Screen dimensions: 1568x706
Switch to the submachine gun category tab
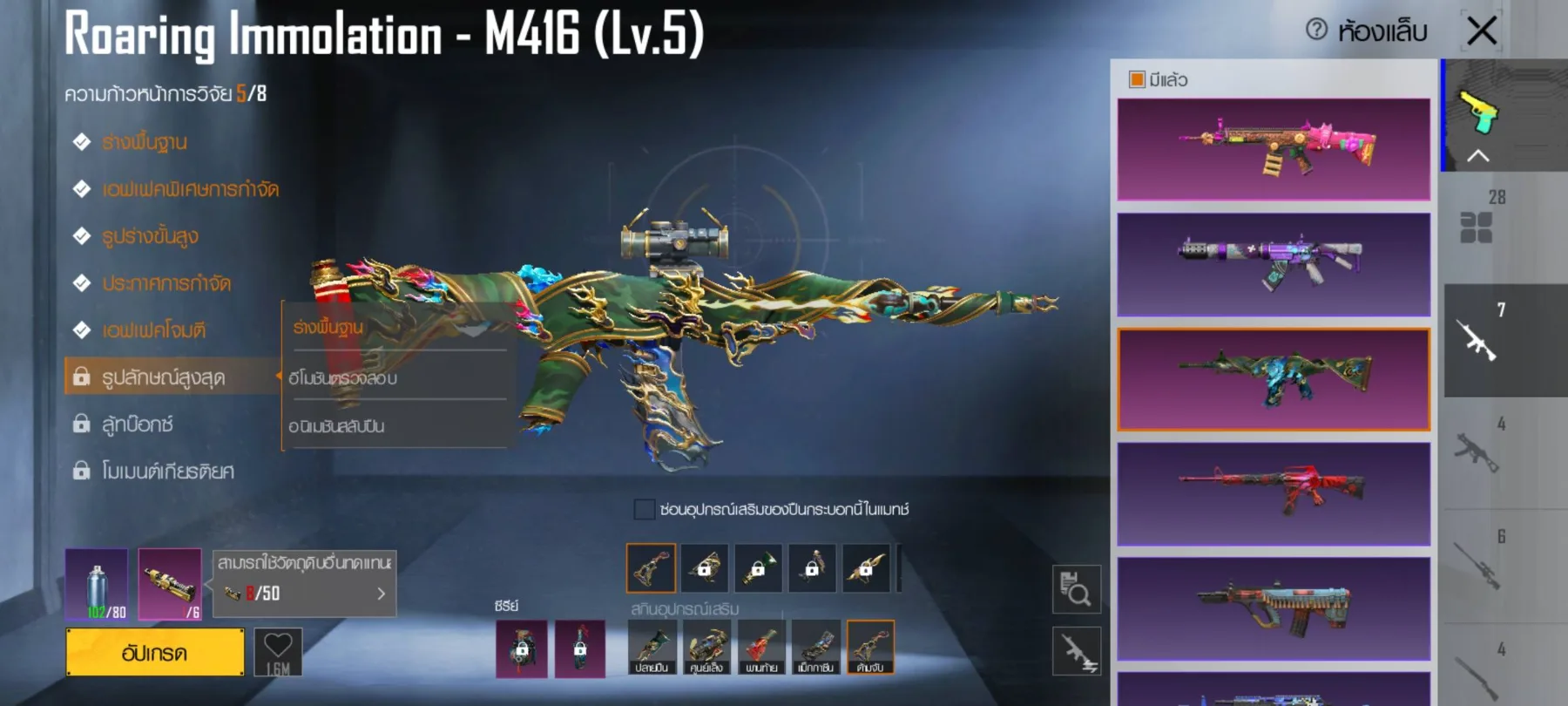pos(1478,451)
